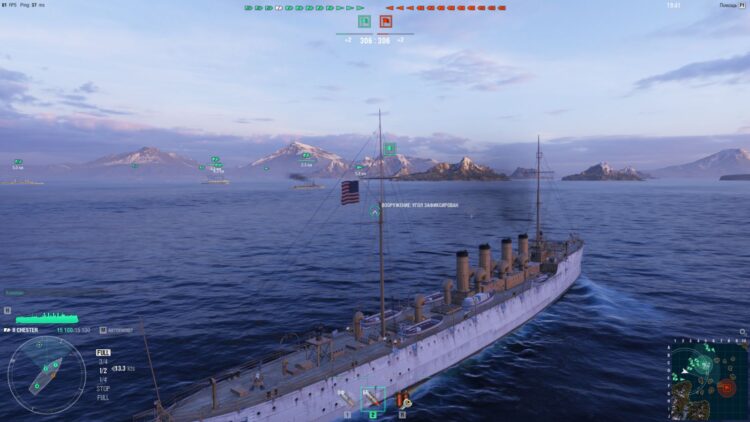Select the highlighted shell in slot 2
The width and height of the screenshot is (750, 422).
372,399
